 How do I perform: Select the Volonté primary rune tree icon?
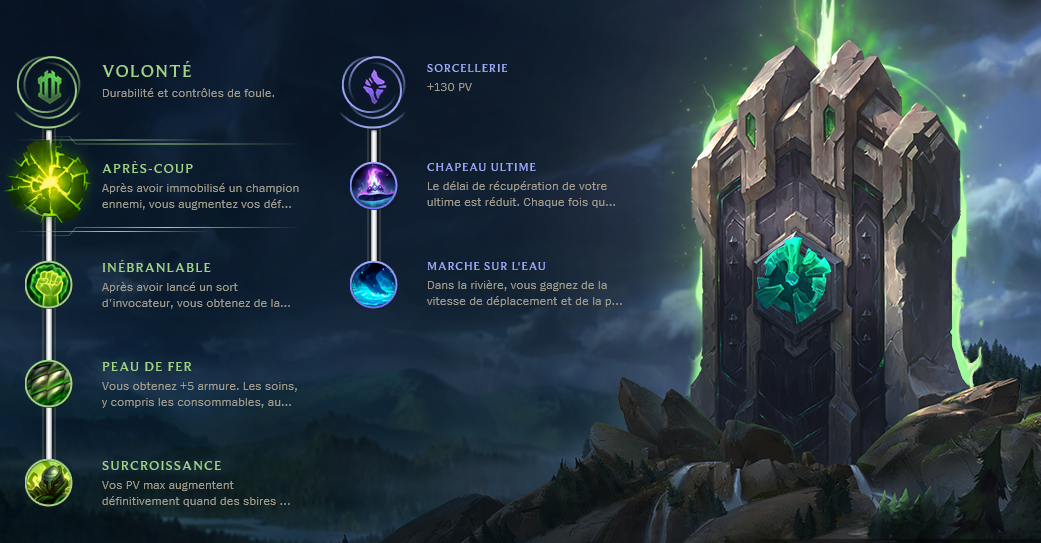[48, 86]
